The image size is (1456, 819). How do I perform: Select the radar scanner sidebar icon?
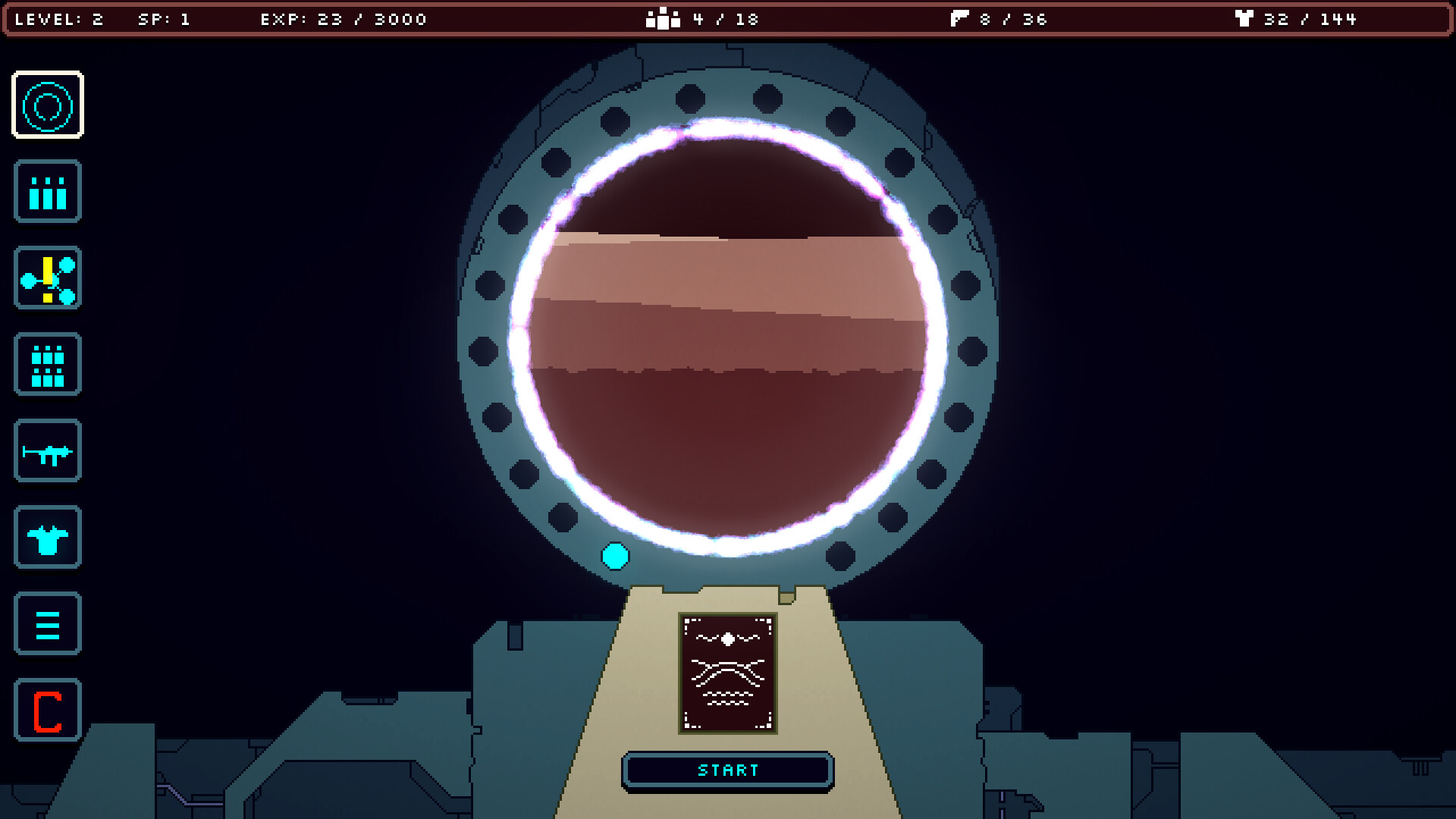pyautogui.click(x=48, y=106)
